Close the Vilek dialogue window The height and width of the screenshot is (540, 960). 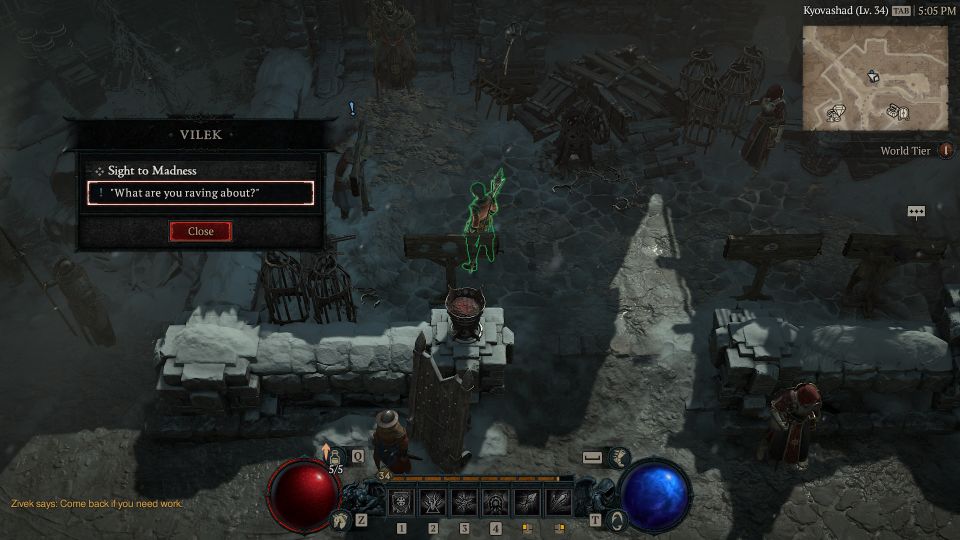pos(200,231)
